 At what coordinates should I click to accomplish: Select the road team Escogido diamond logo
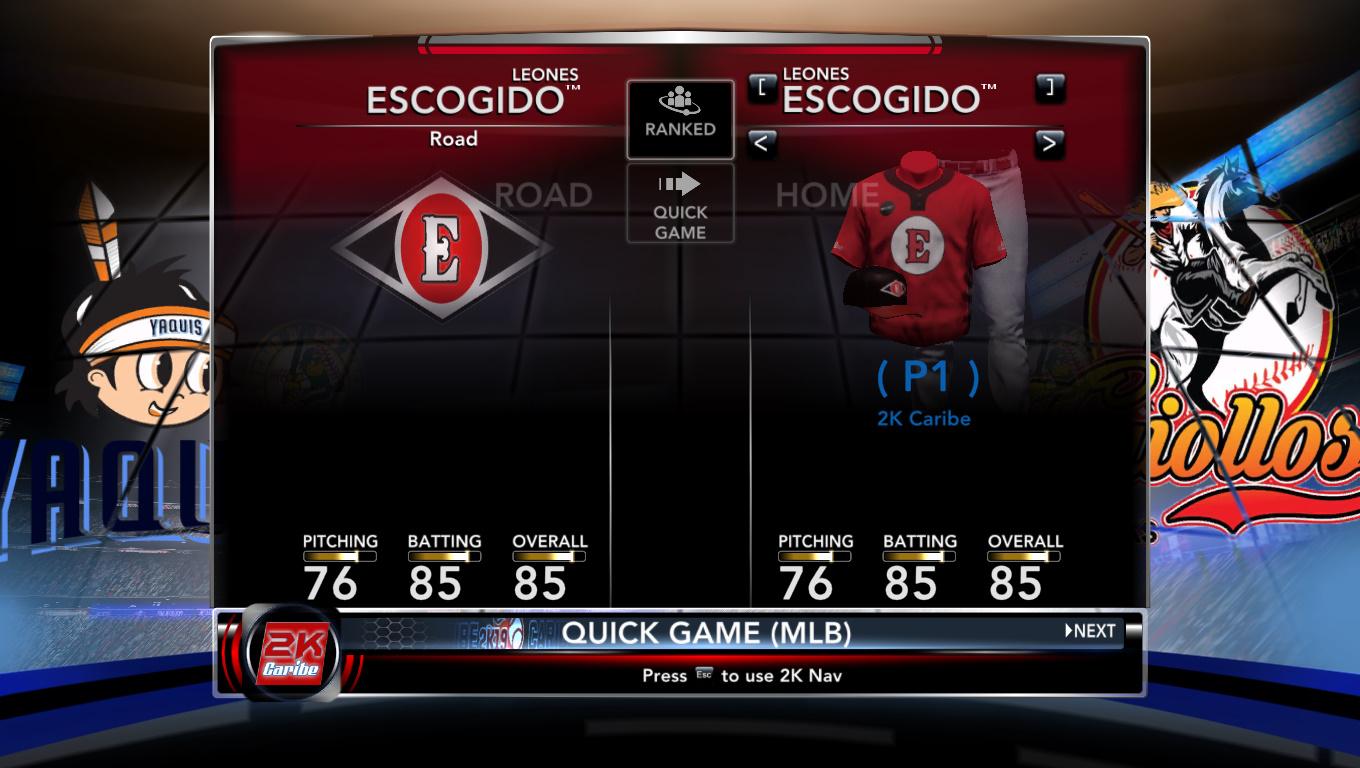441,248
